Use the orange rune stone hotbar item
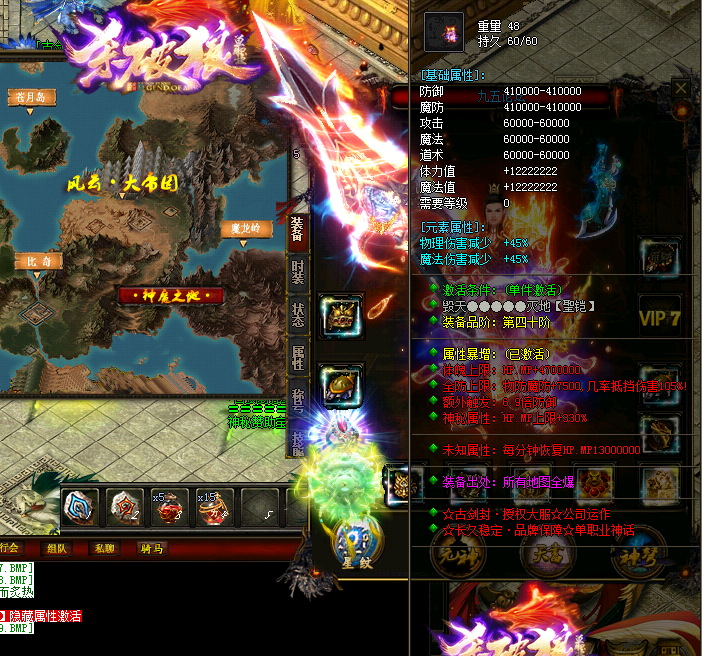The image size is (702, 656). 125,507
